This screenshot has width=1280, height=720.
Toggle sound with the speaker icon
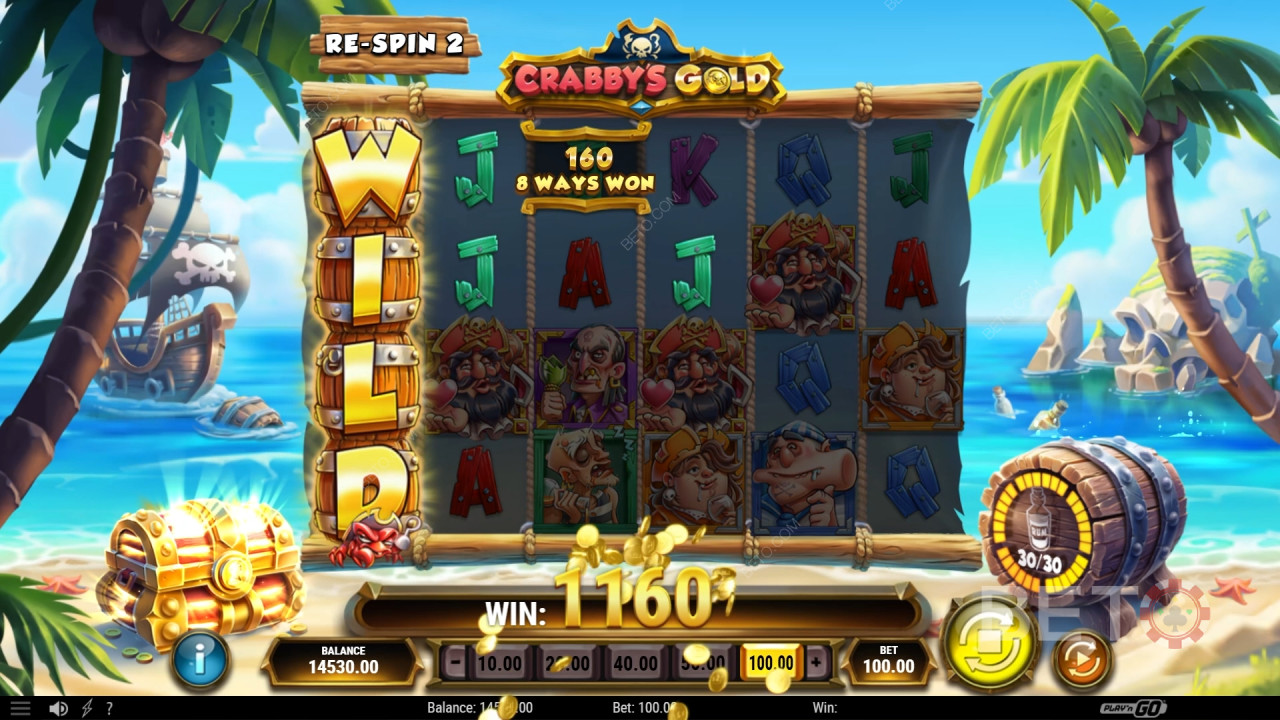(x=58, y=708)
